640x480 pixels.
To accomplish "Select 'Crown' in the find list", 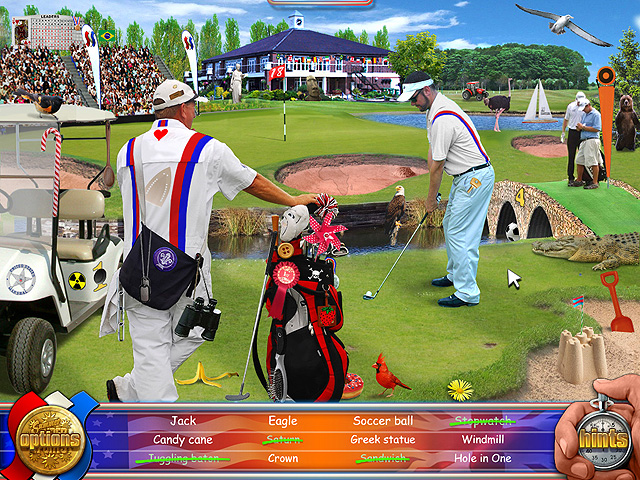I will [283, 459].
